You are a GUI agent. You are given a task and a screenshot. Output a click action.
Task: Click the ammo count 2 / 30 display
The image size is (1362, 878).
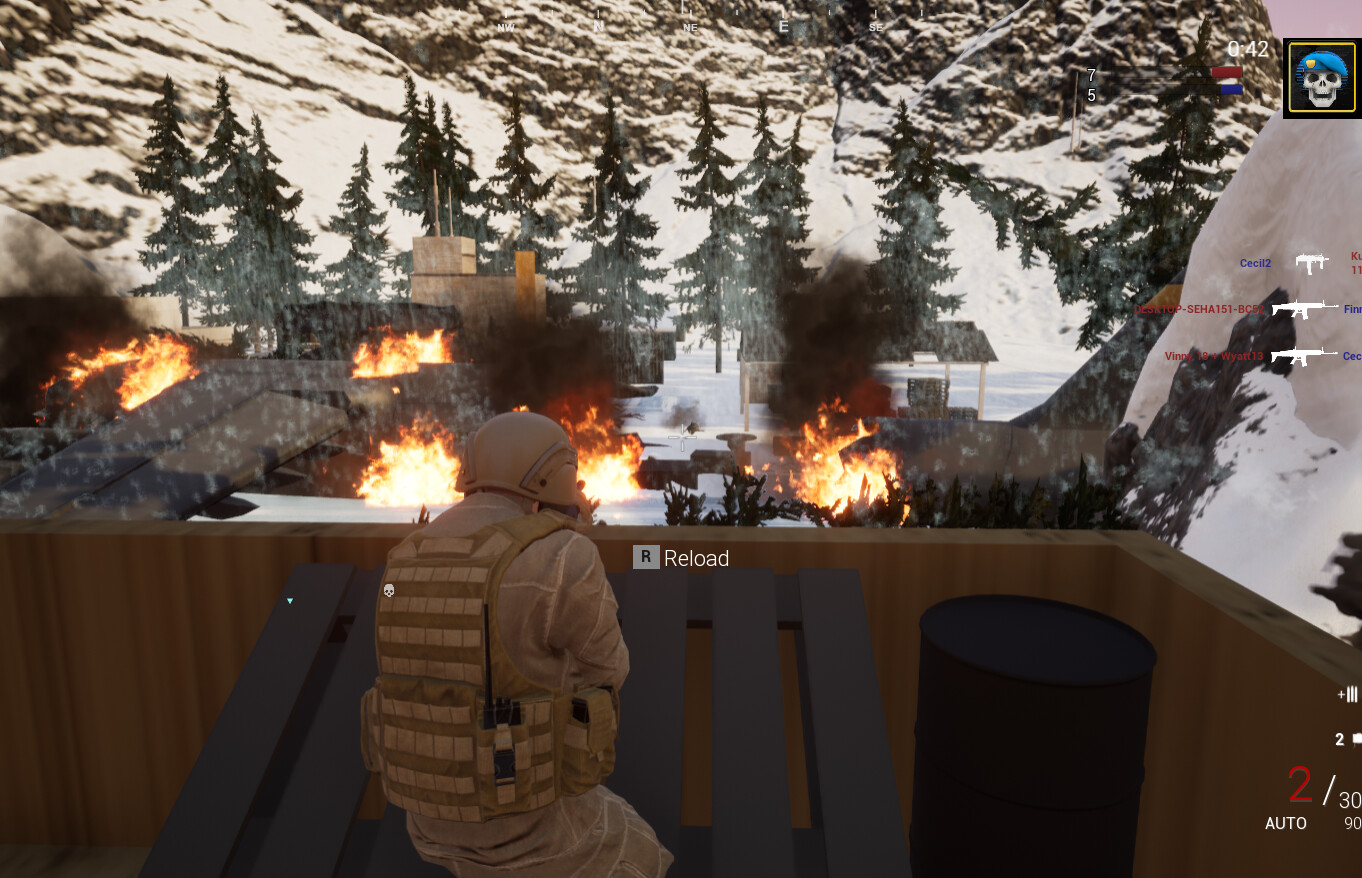[x=1322, y=790]
